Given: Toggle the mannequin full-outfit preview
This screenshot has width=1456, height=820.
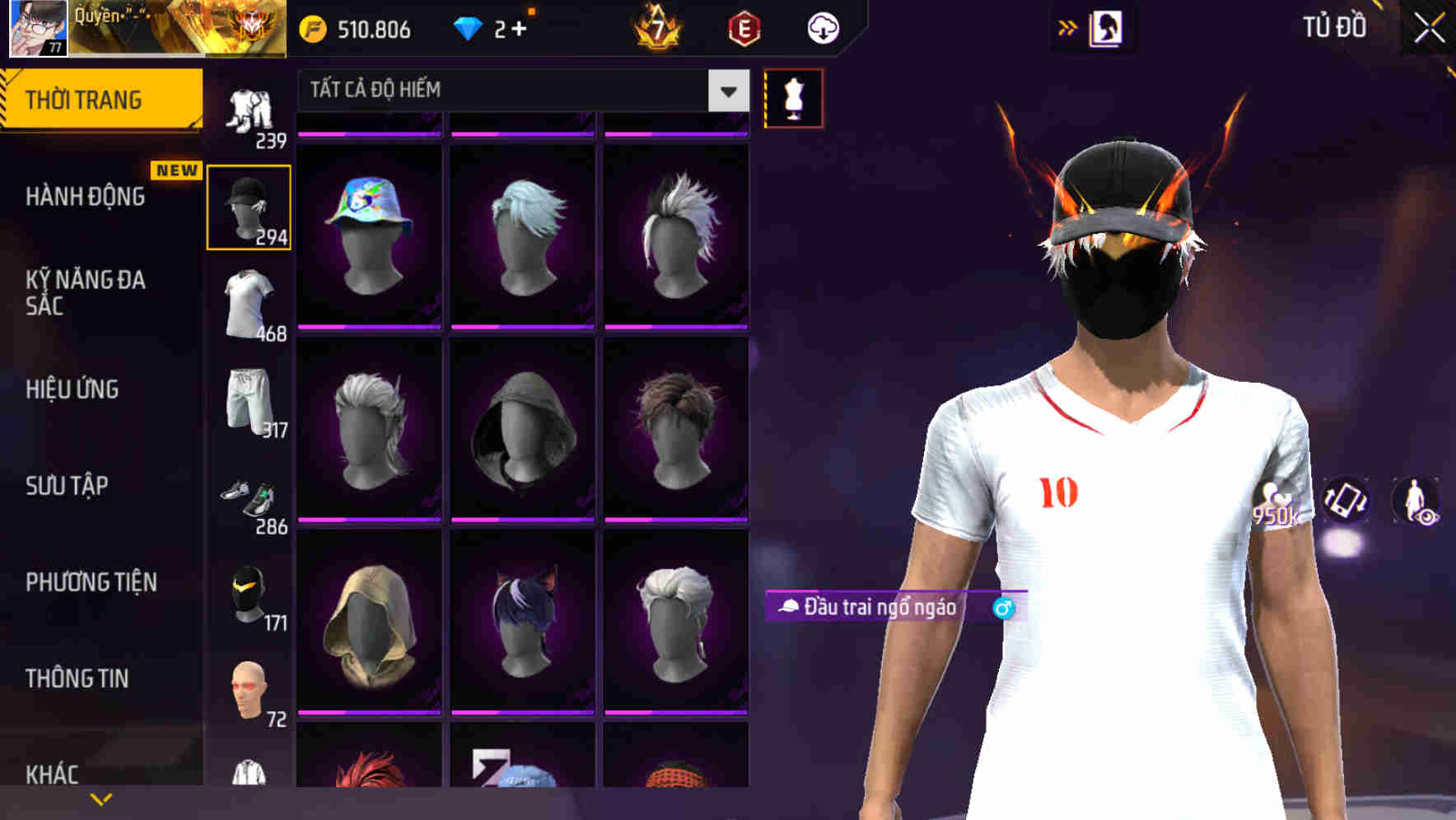Looking at the screenshot, I should click(792, 97).
